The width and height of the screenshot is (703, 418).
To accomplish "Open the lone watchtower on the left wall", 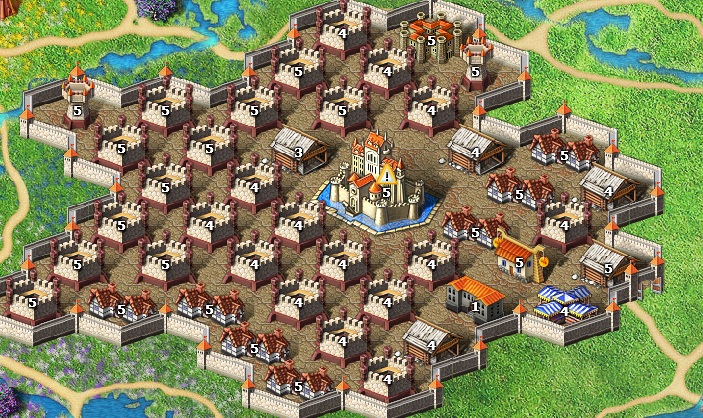I will [78, 95].
